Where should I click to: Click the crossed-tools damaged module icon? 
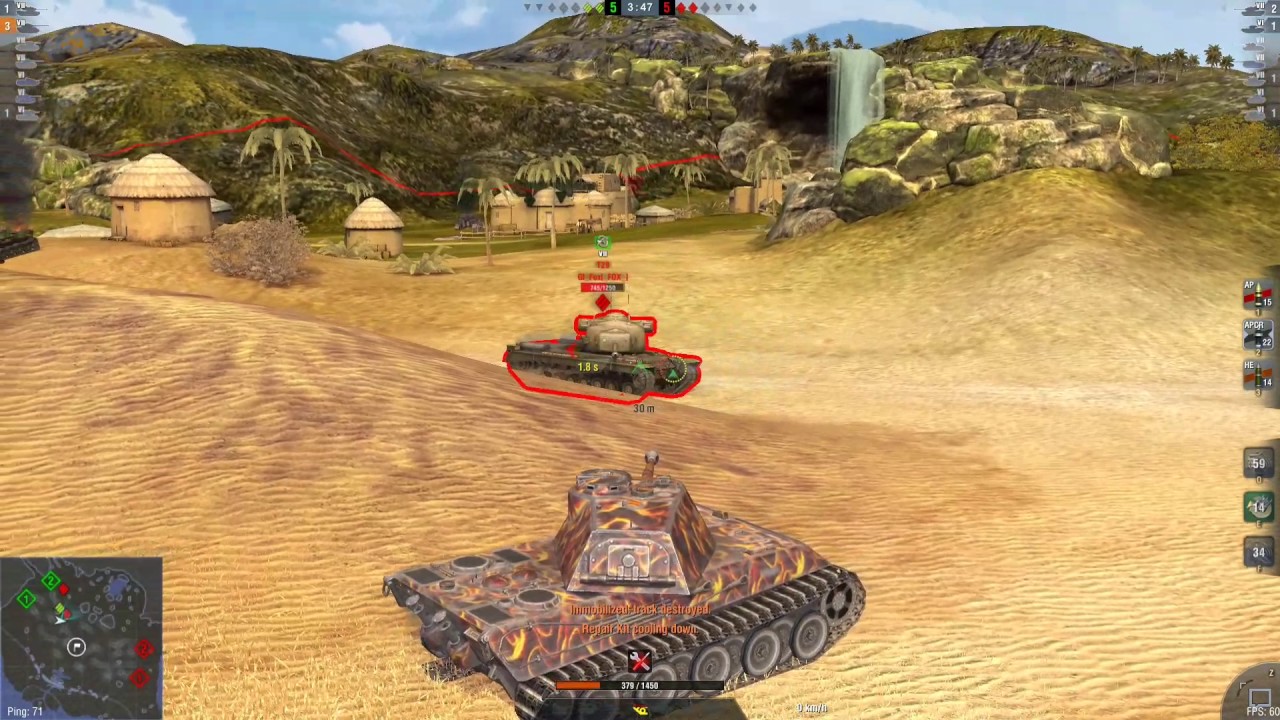coord(638,661)
